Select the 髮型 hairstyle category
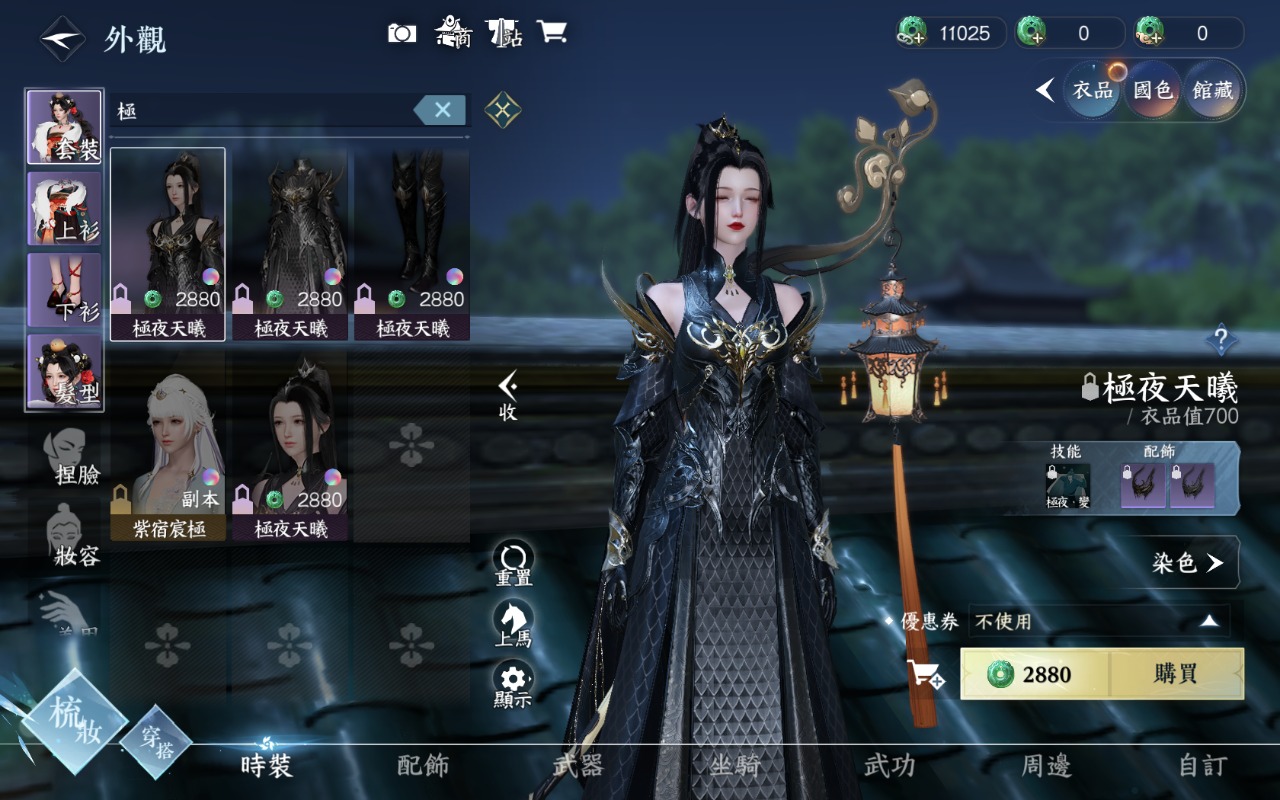The width and height of the screenshot is (1280, 800). coord(64,372)
